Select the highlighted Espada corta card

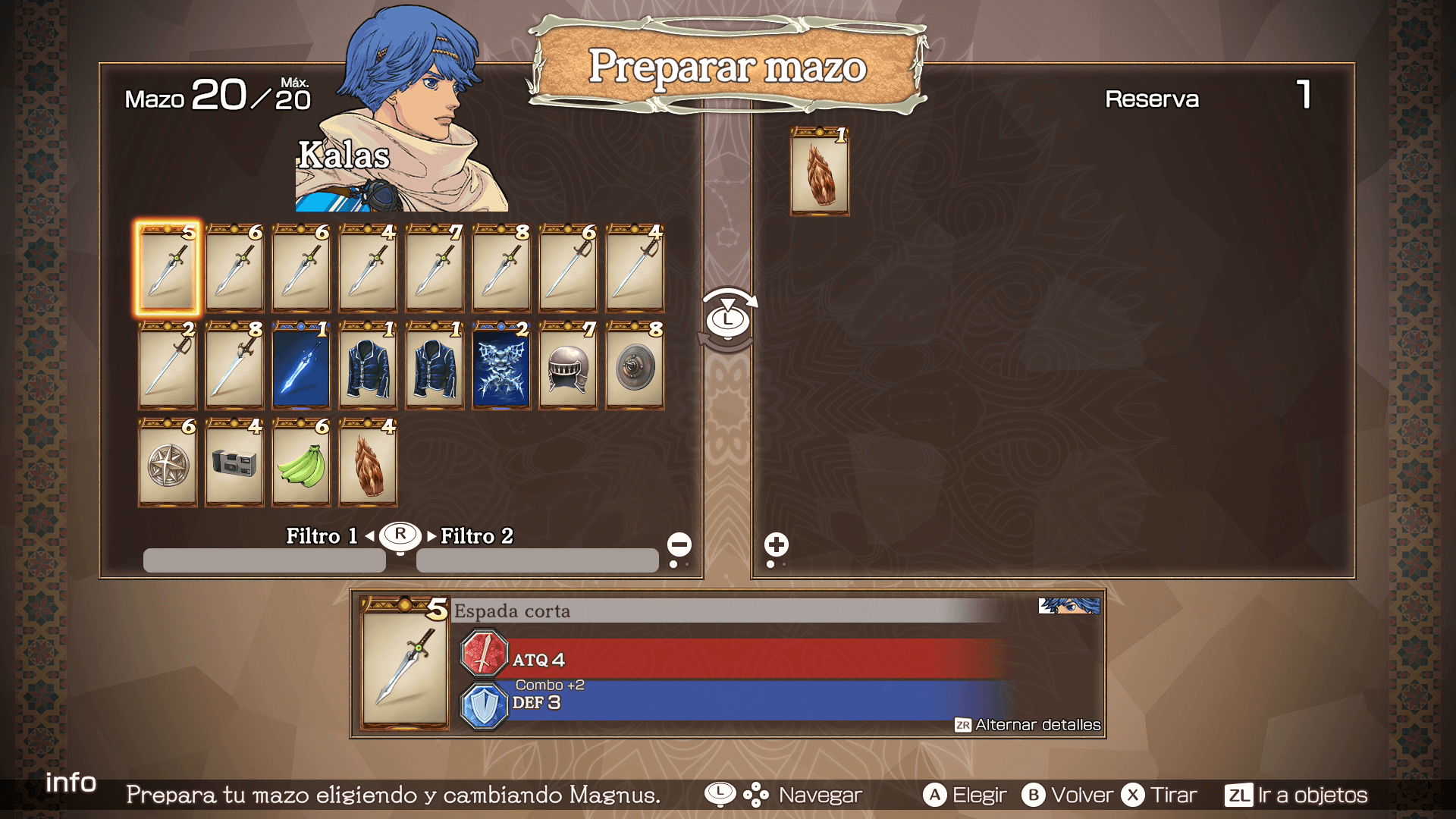click(x=168, y=268)
